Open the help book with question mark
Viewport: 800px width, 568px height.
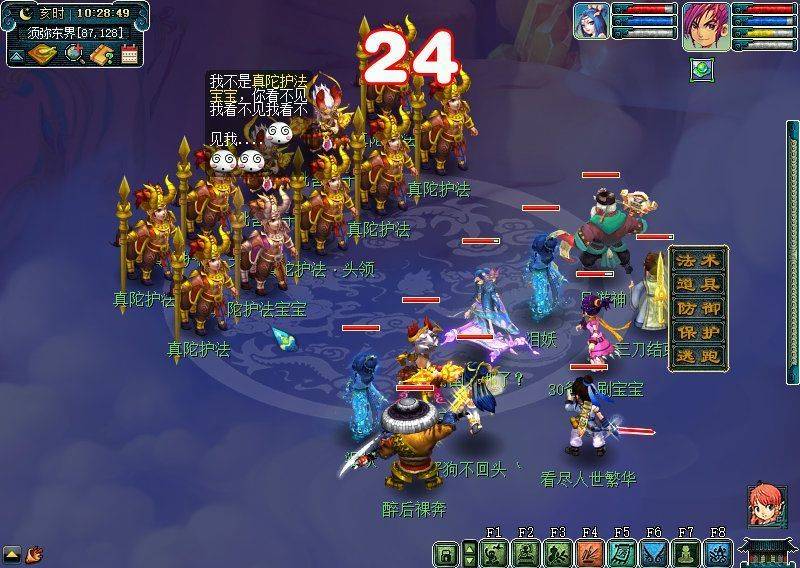101,54
